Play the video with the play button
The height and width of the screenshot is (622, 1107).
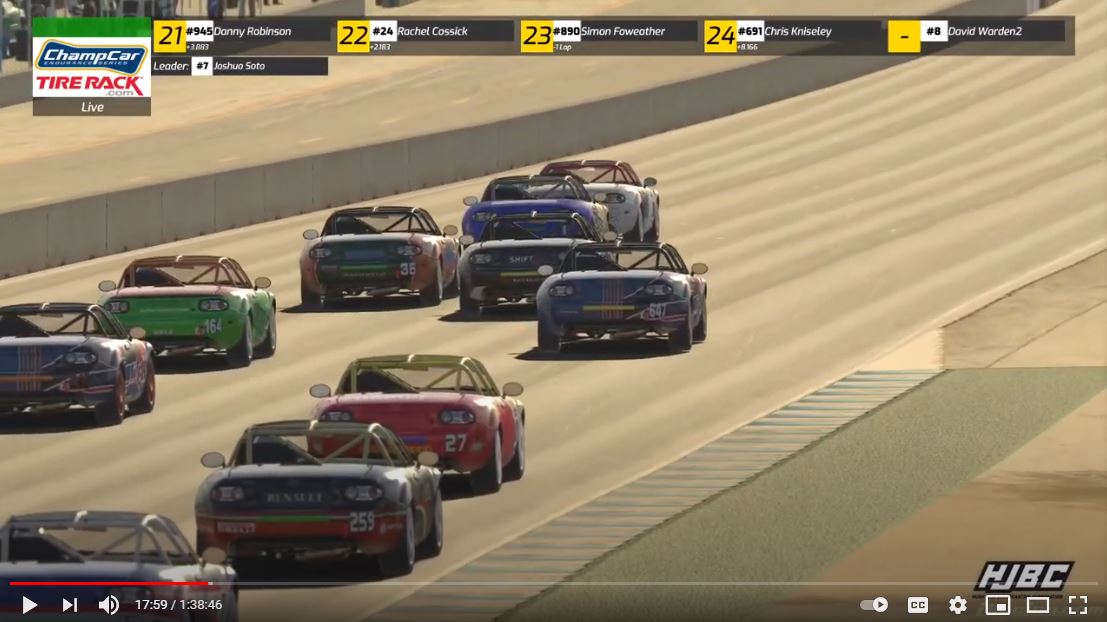[29, 605]
